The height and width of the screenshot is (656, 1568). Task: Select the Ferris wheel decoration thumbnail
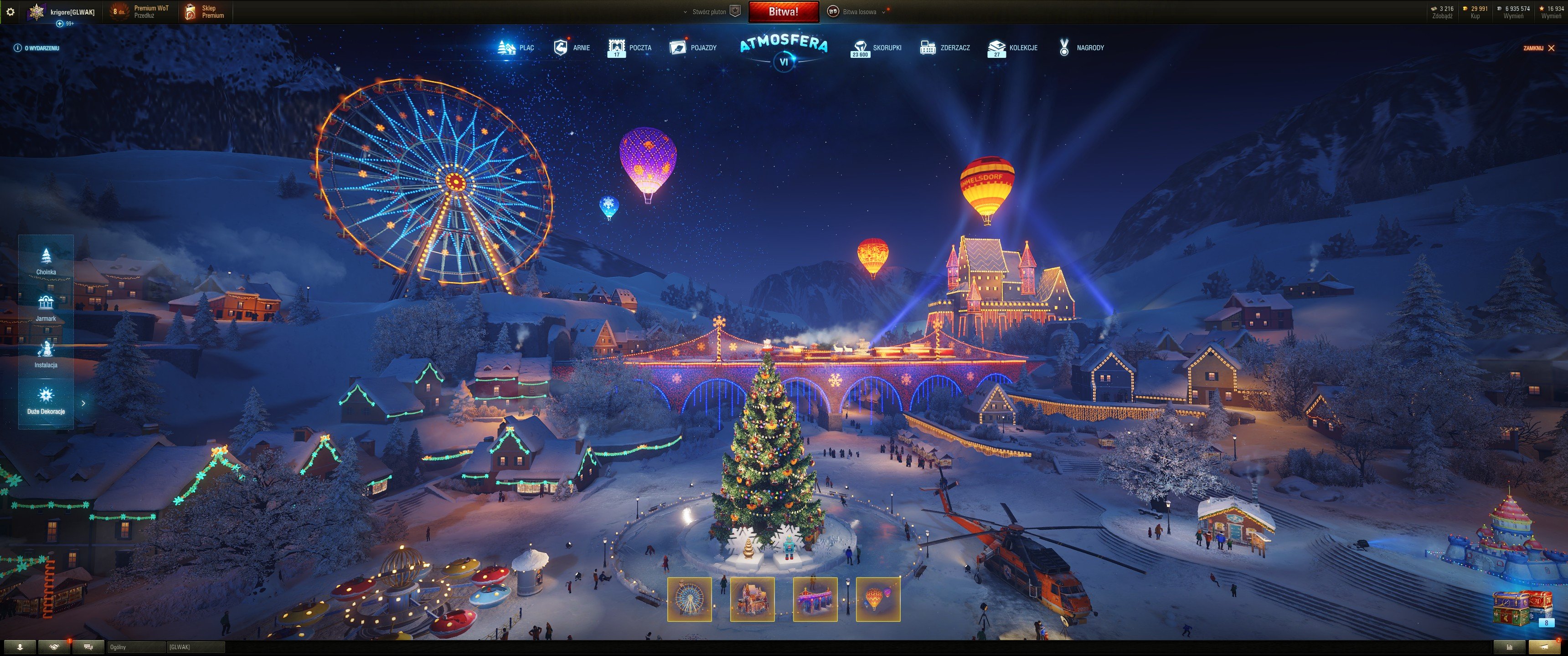[x=689, y=600]
